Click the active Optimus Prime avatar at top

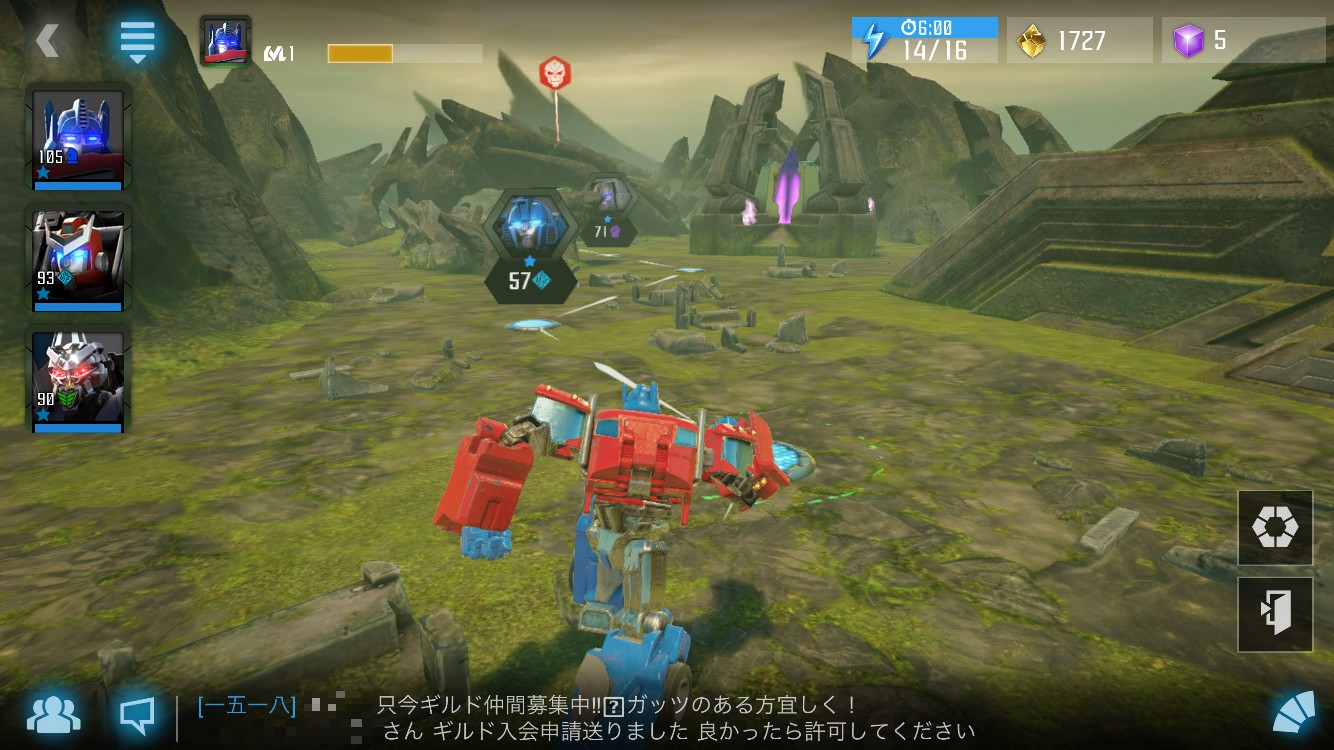click(225, 41)
